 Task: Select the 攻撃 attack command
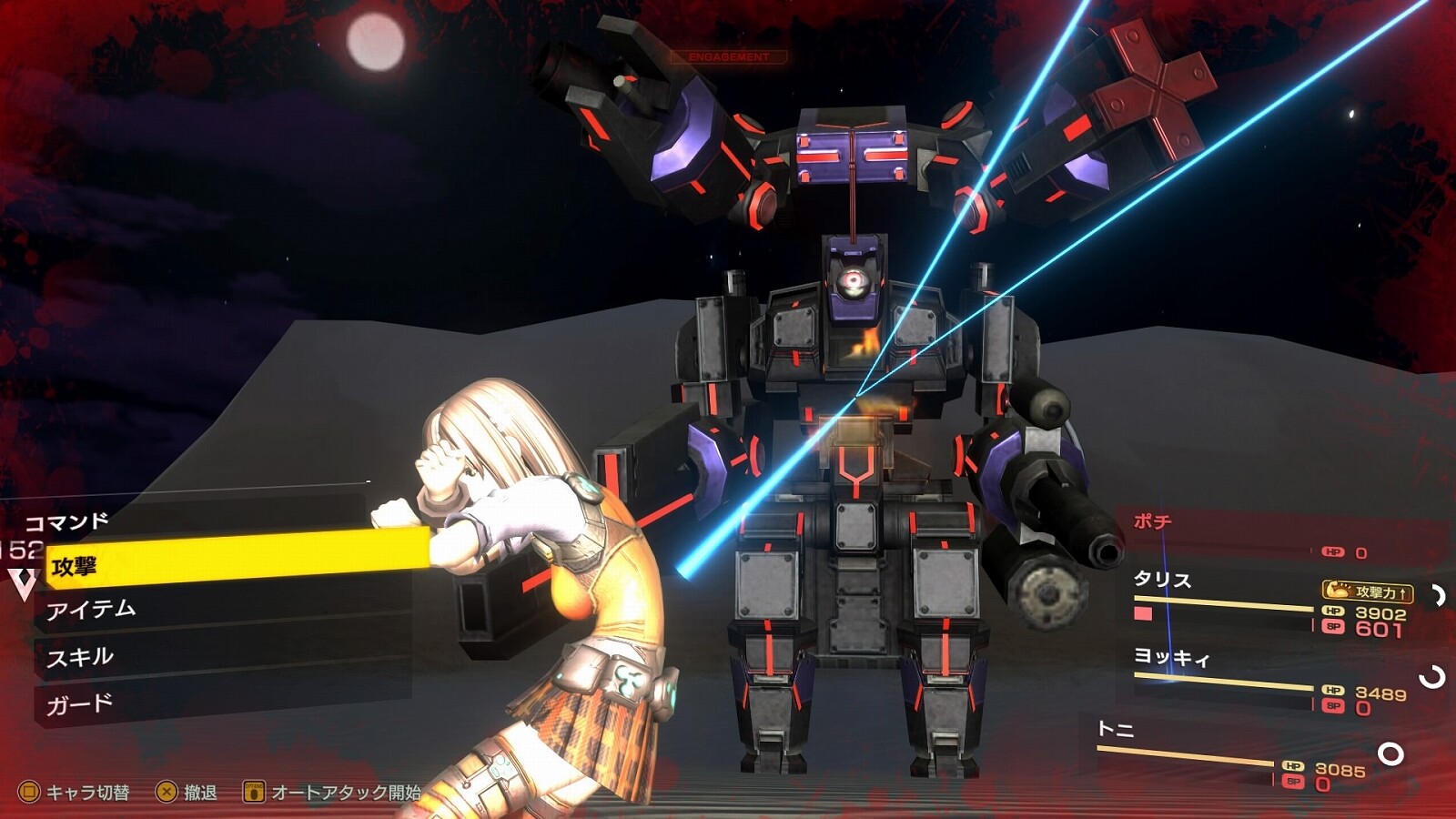coord(75,566)
